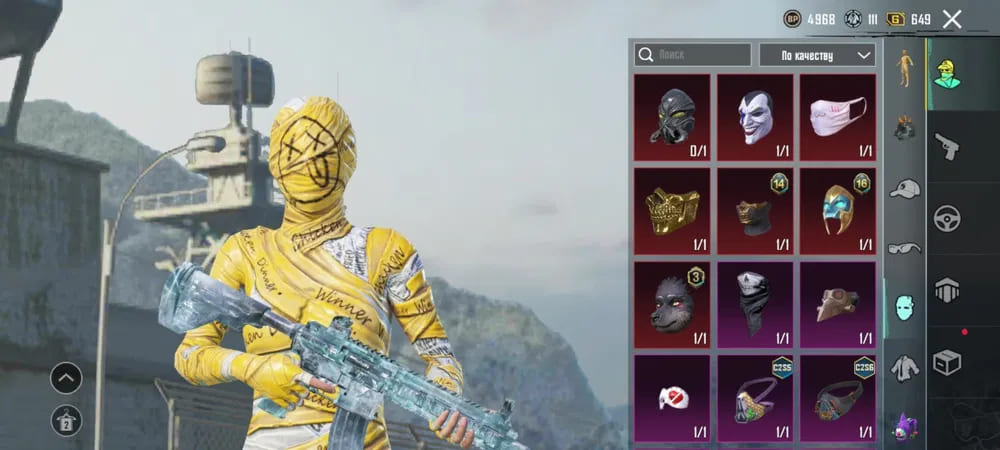1000x450 pixels.
Task: Select the black gas mask item
Action: pyautogui.click(x=672, y=117)
